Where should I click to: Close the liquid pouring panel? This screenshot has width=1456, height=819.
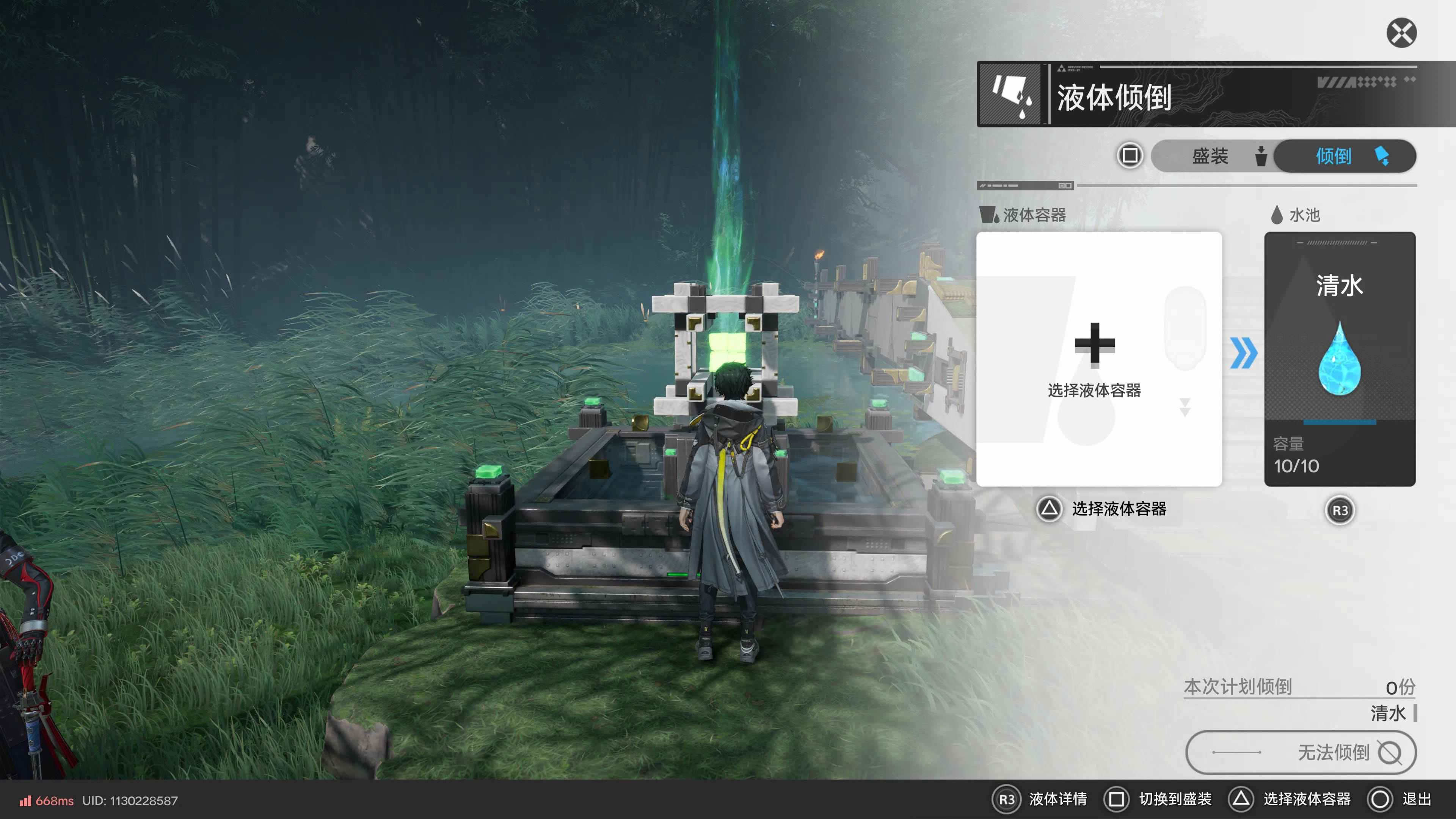(x=1401, y=33)
